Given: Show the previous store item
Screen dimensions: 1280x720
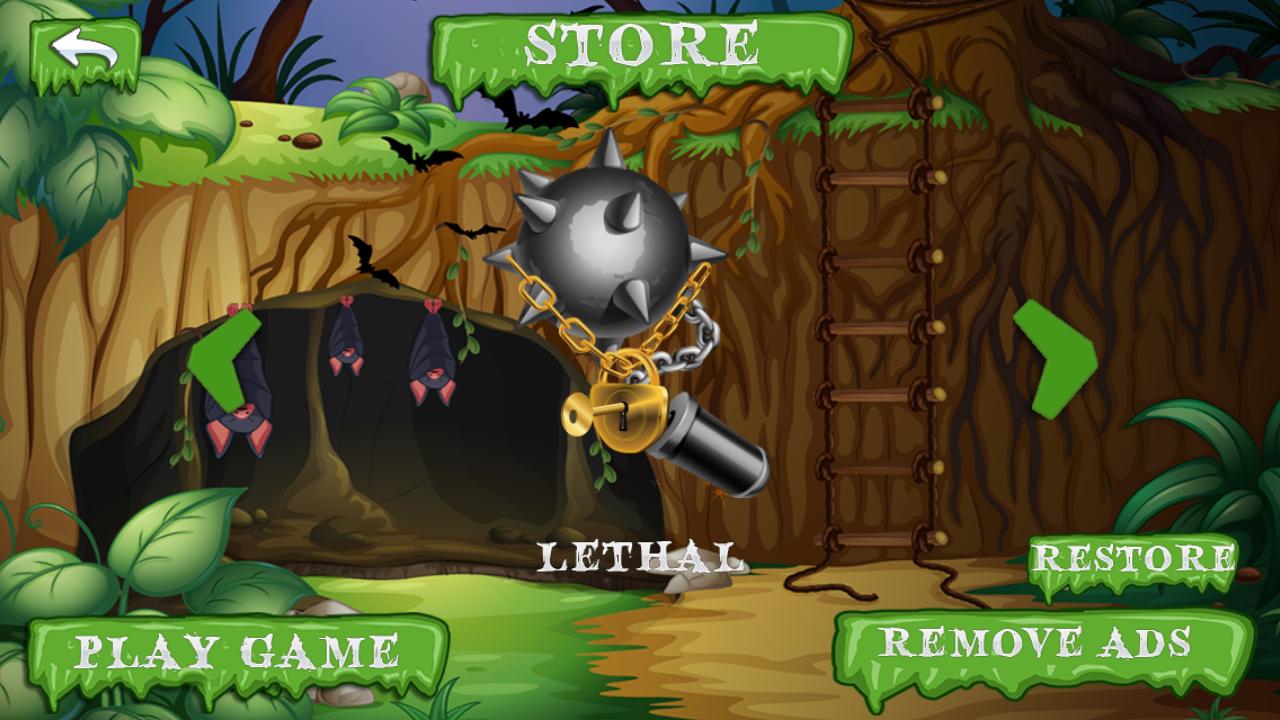Looking at the screenshot, I should point(224,359).
